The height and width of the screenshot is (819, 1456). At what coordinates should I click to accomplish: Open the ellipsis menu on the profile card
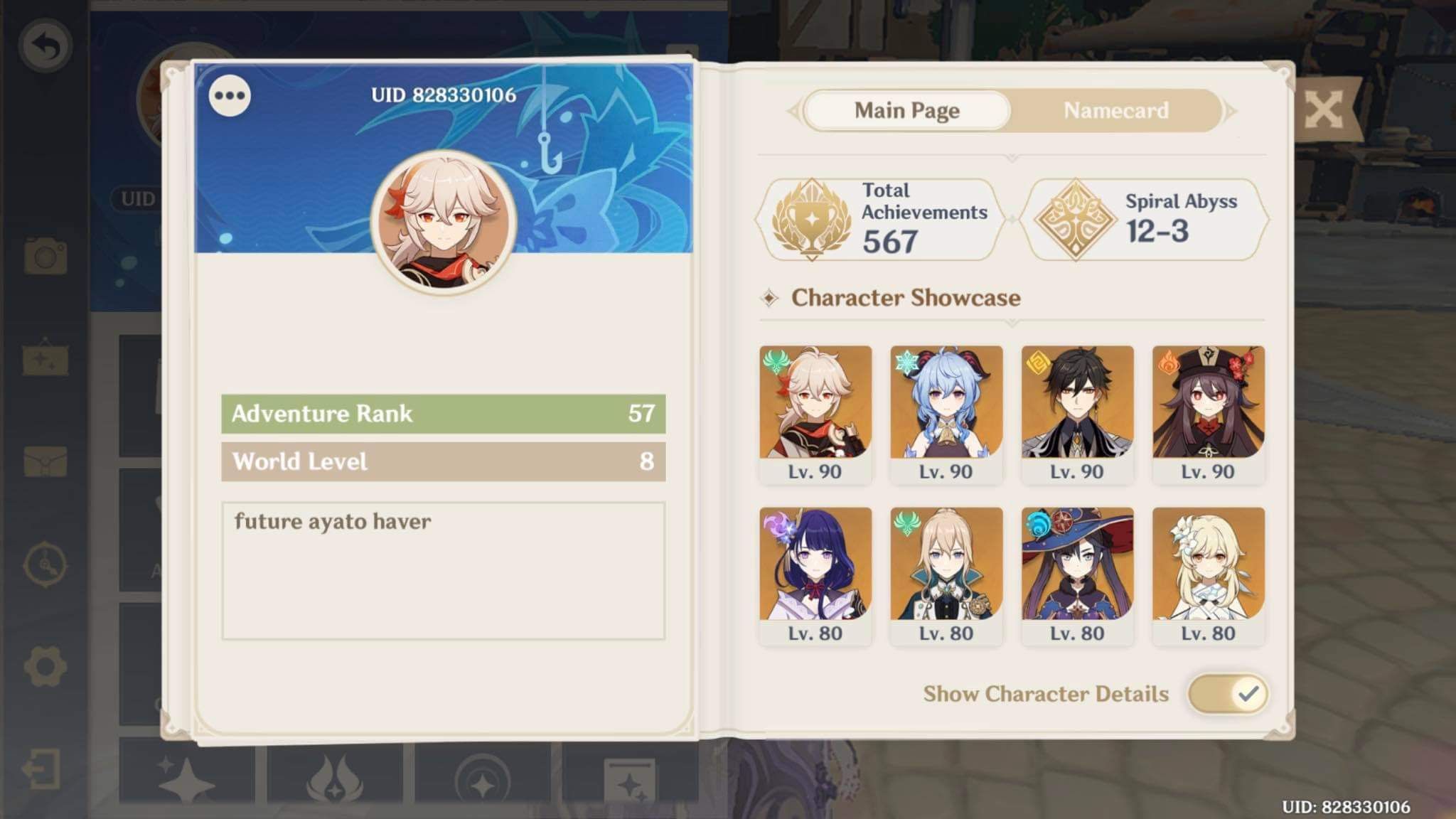[228, 96]
